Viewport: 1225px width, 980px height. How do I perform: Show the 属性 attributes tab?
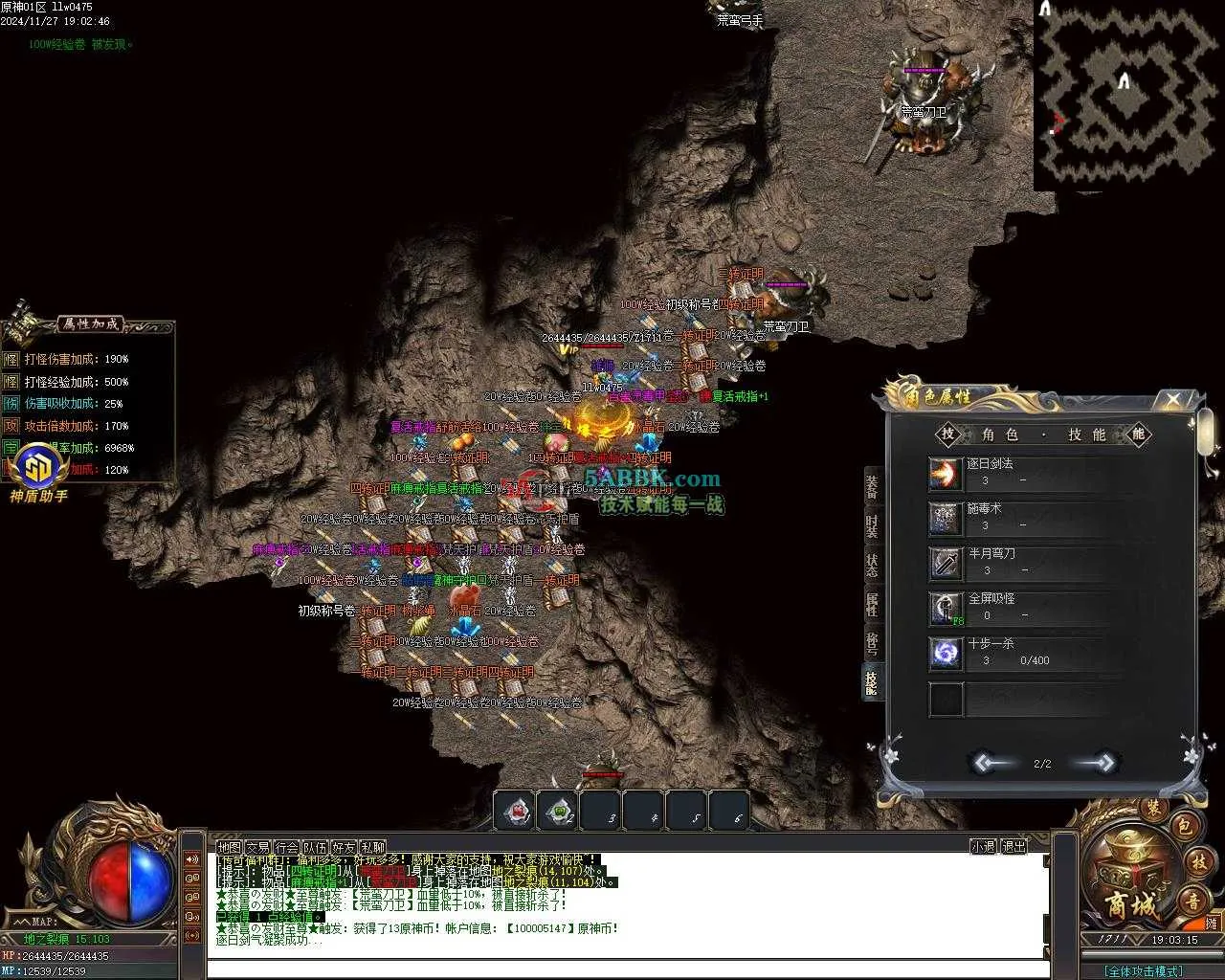(x=872, y=604)
